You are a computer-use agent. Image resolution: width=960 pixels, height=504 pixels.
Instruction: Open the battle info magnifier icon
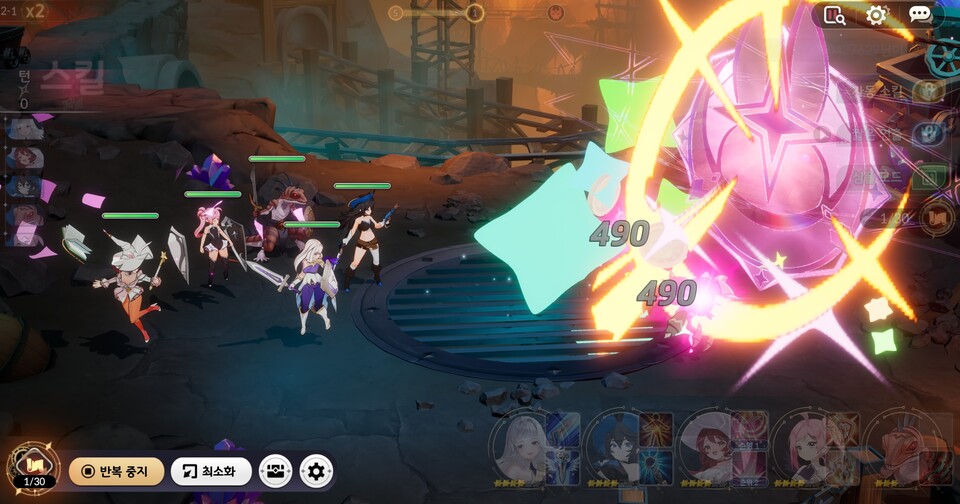(x=834, y=15)
